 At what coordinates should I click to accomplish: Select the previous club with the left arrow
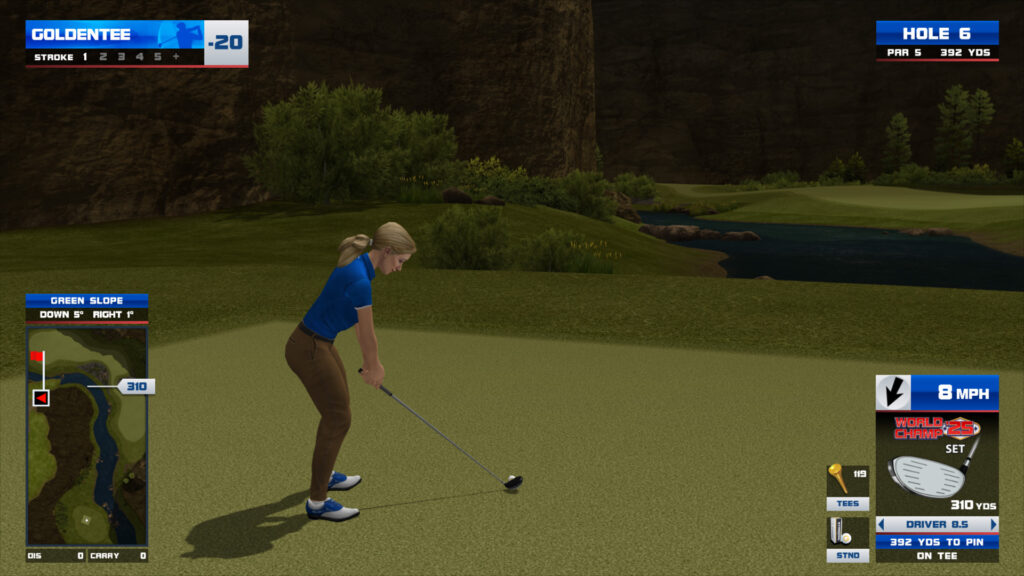coord(881,524)
